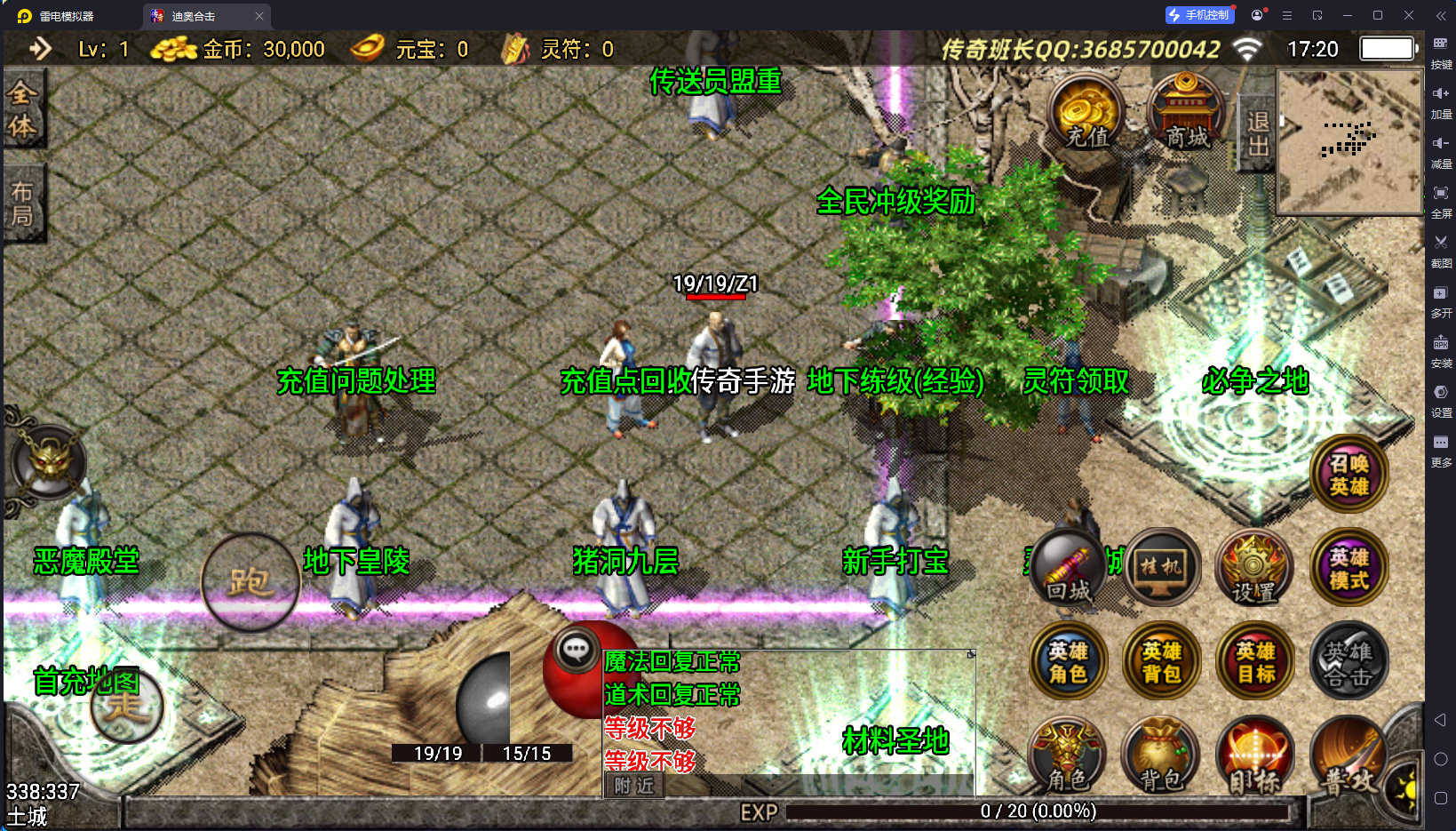Viewport: 1456px width, 831px height.
Task: Open the minimap
Action: [x=1349, y=142]
